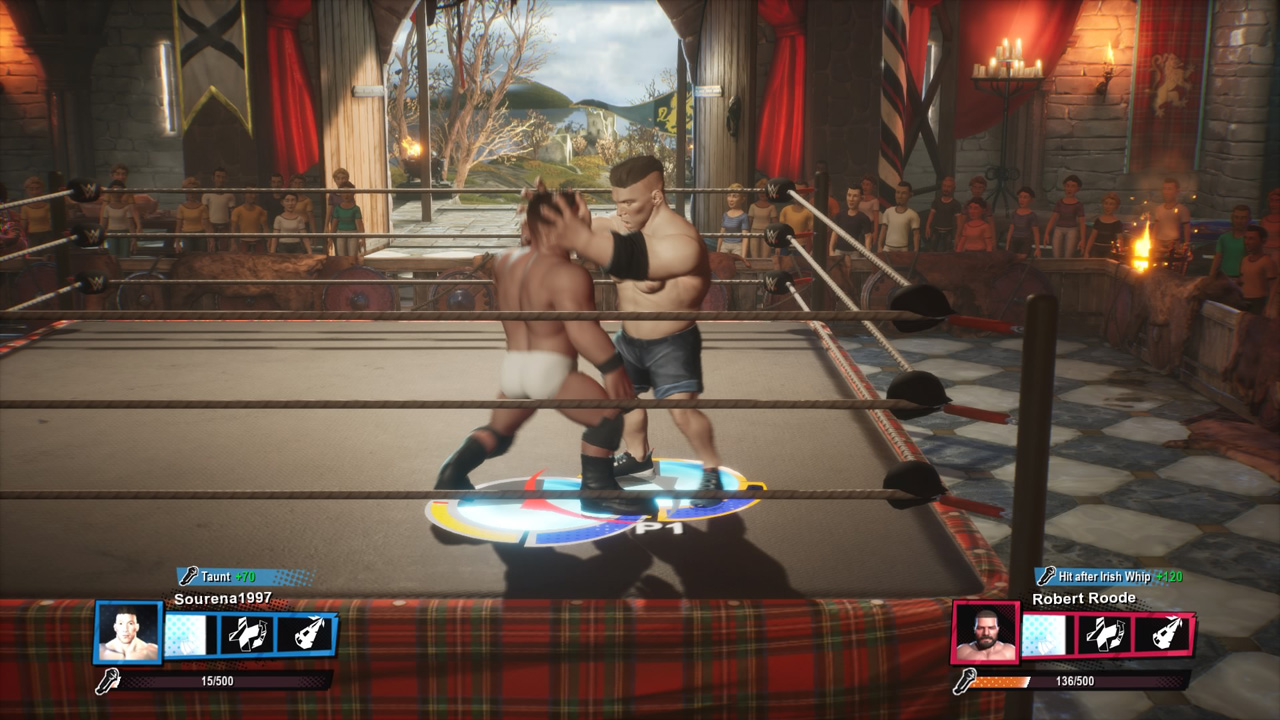Trigger Sourena1997's flaming meteor power-up
This screenshot has height=720, width=1280.
tap(305, 635)
